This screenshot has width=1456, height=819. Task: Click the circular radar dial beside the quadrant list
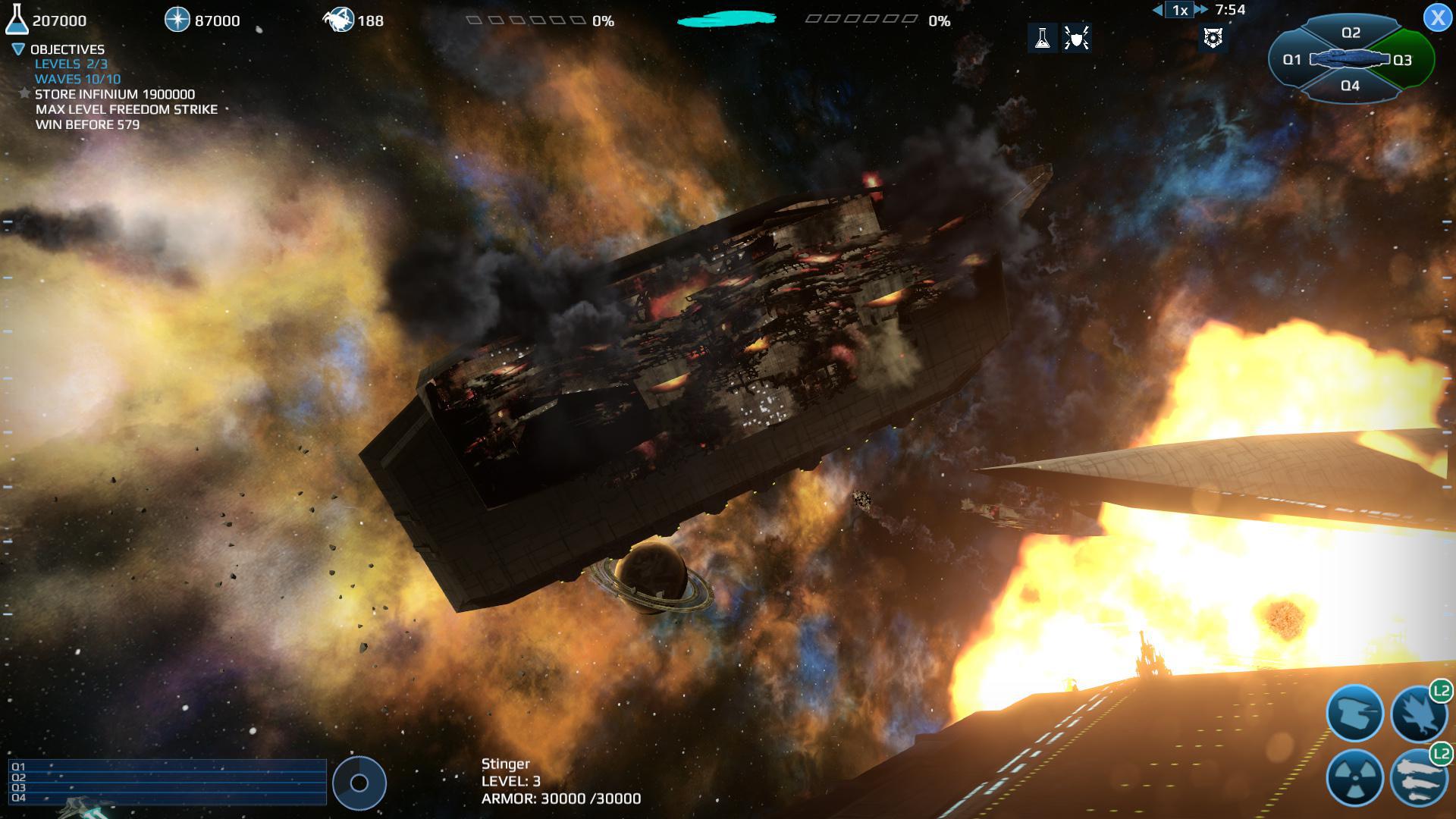[x=358, y=783]
